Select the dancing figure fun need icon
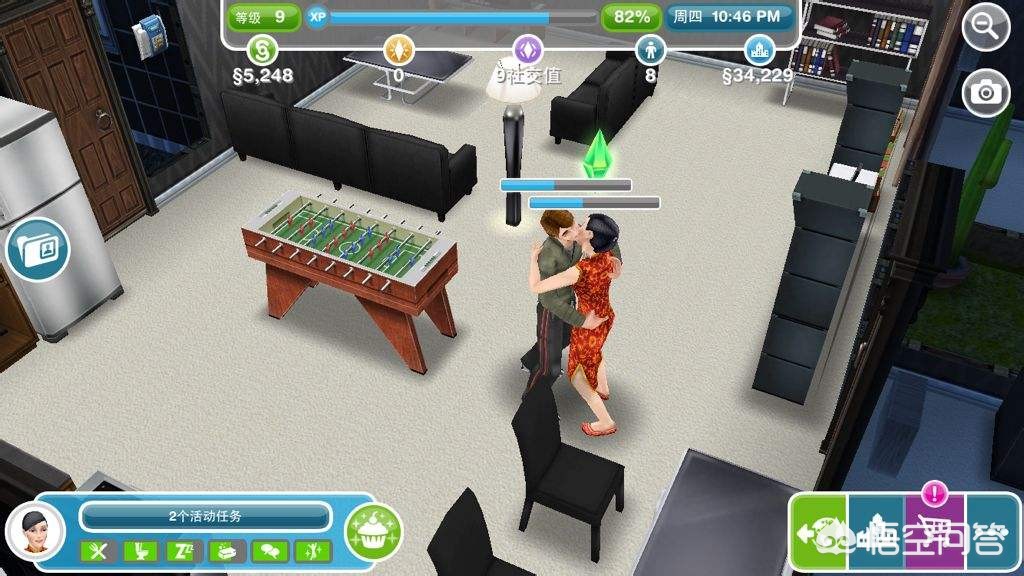The image size is (1024, 576). click(x=312, y=550)
